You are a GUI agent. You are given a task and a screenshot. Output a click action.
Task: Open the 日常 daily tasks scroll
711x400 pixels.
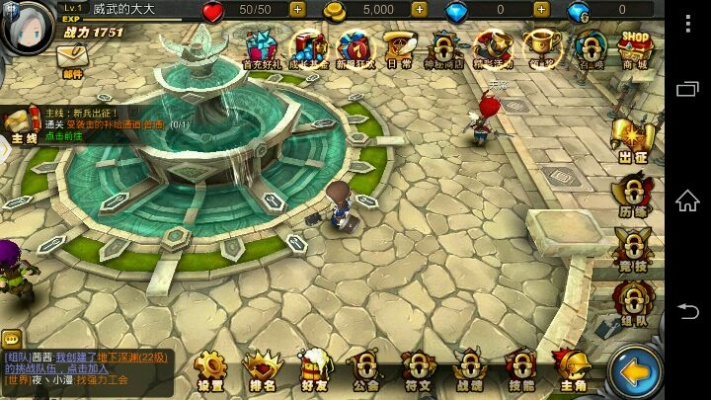coord(399,48)
